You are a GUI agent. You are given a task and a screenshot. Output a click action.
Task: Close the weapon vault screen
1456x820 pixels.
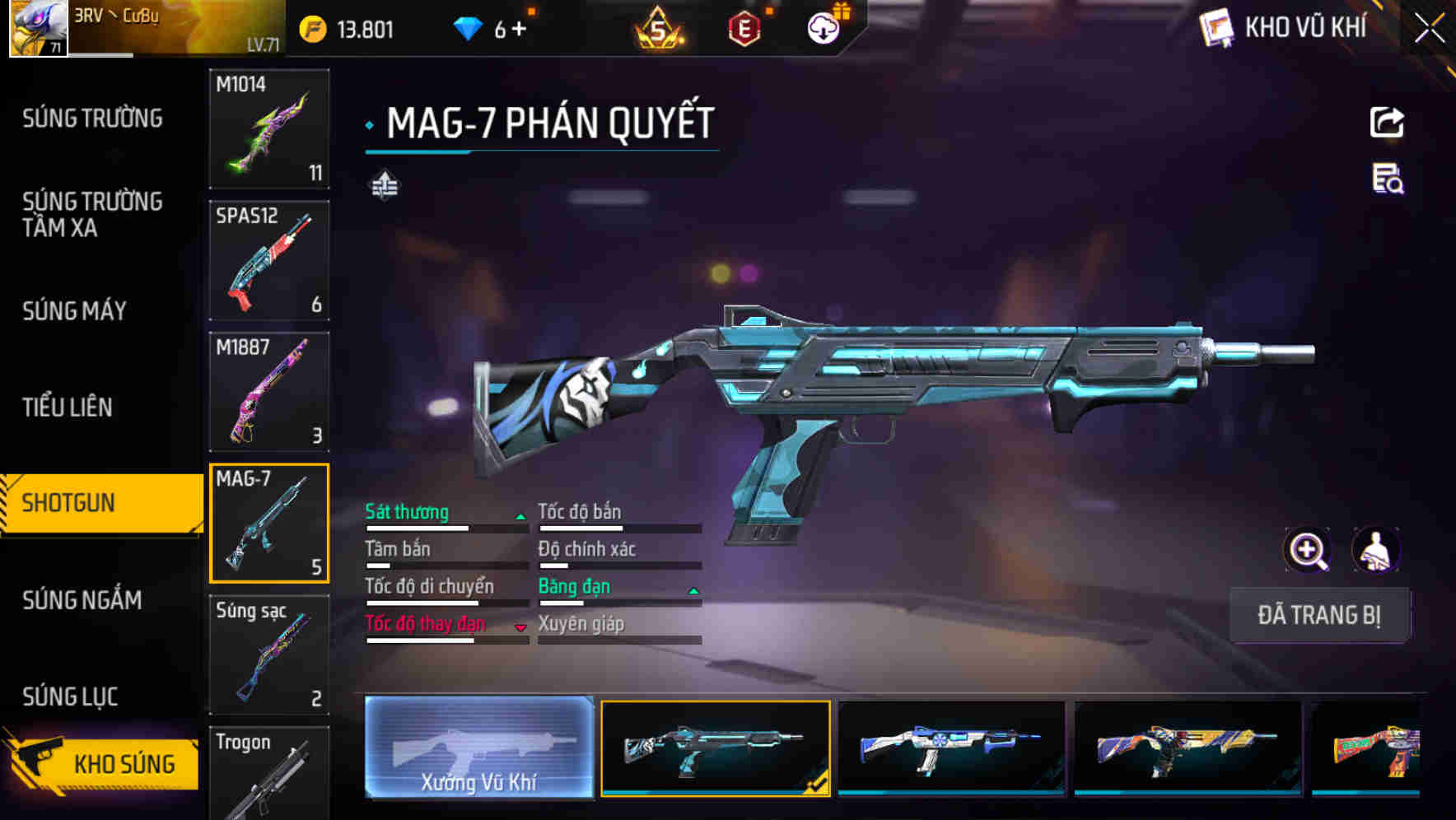pos(1429,29)
